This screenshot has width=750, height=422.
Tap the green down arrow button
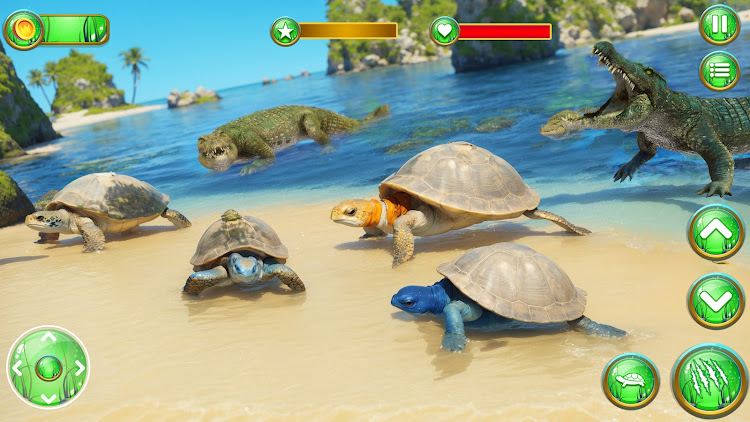716,300
